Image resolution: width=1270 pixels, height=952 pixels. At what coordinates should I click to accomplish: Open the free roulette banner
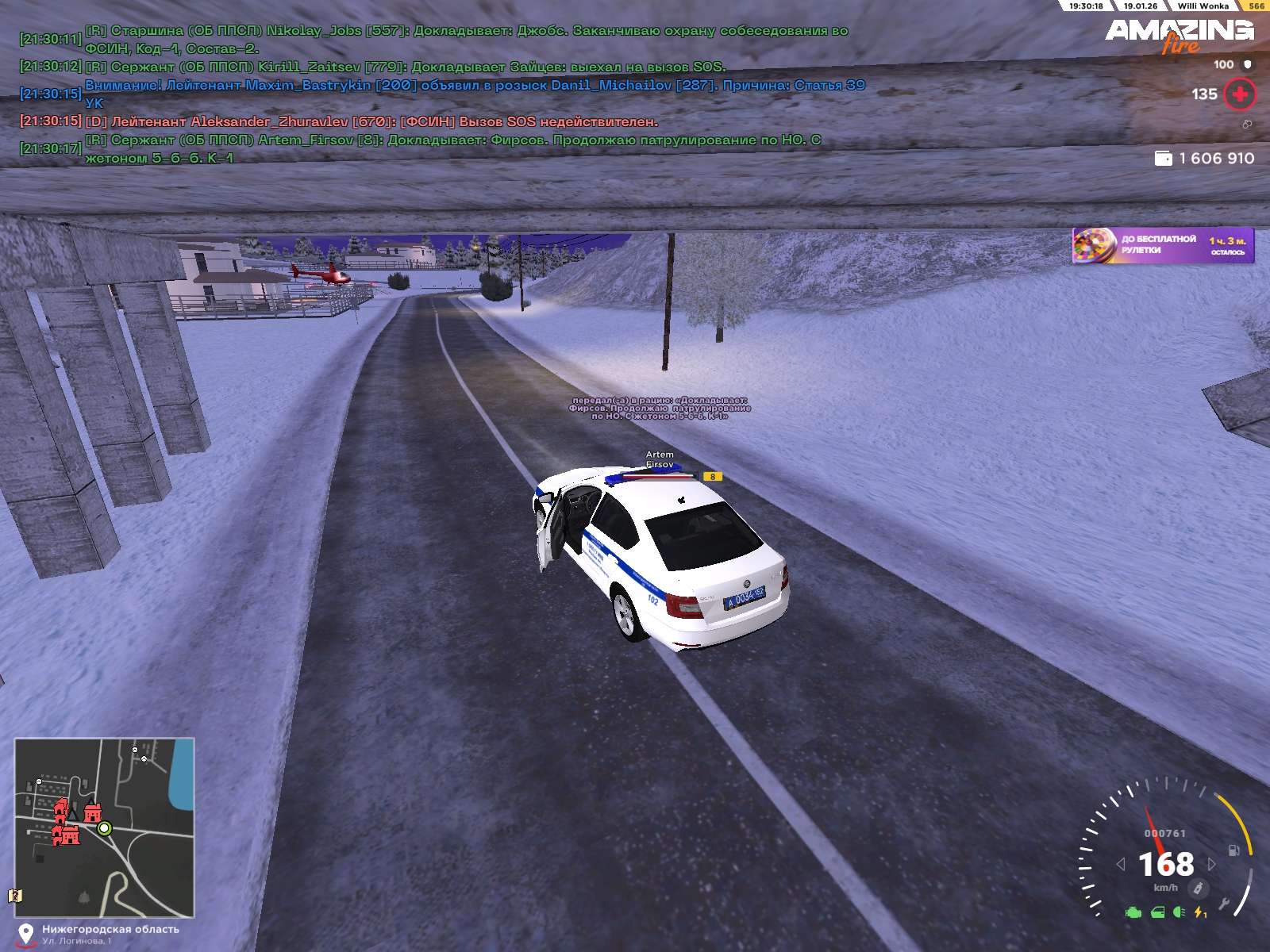pos(1163,245)
